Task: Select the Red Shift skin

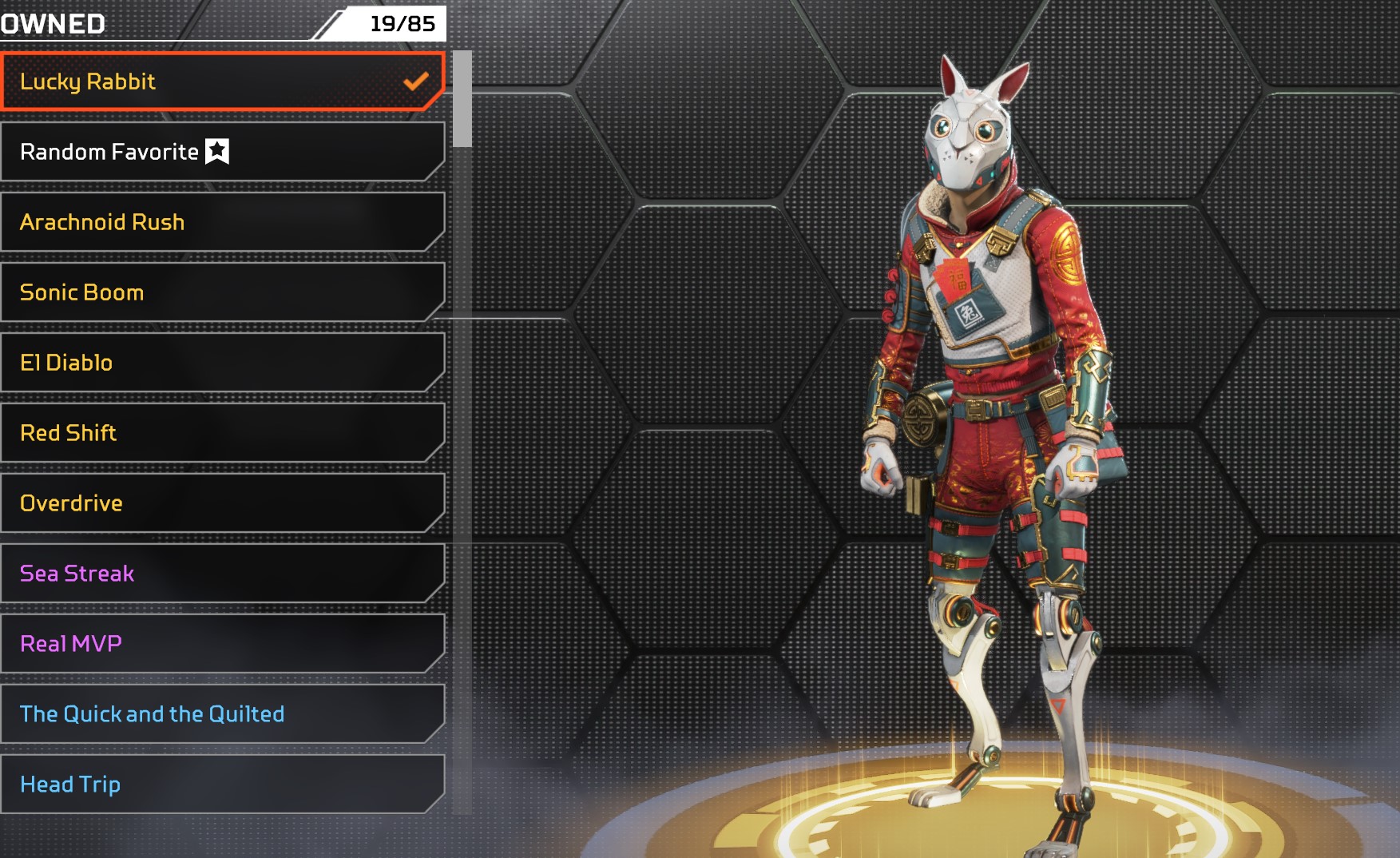Action: 222,433
